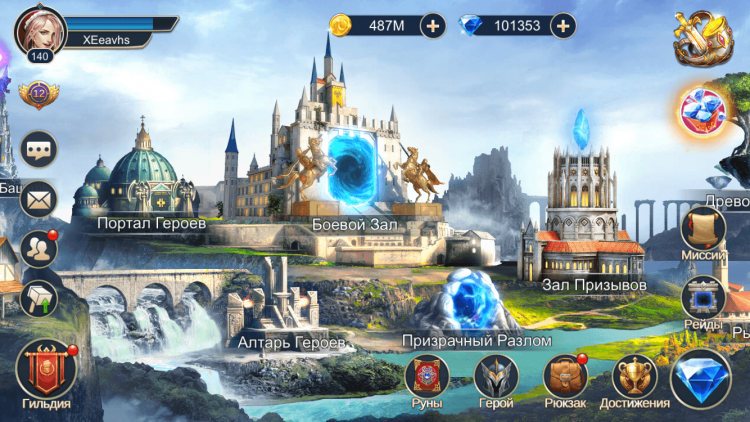Enter the Рейды button
750x422 pixels.
[702, 299]
